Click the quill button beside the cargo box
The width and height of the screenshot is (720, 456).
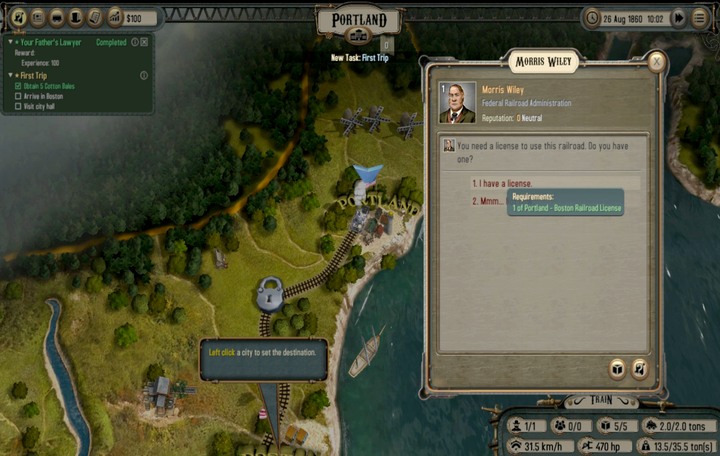639,369
